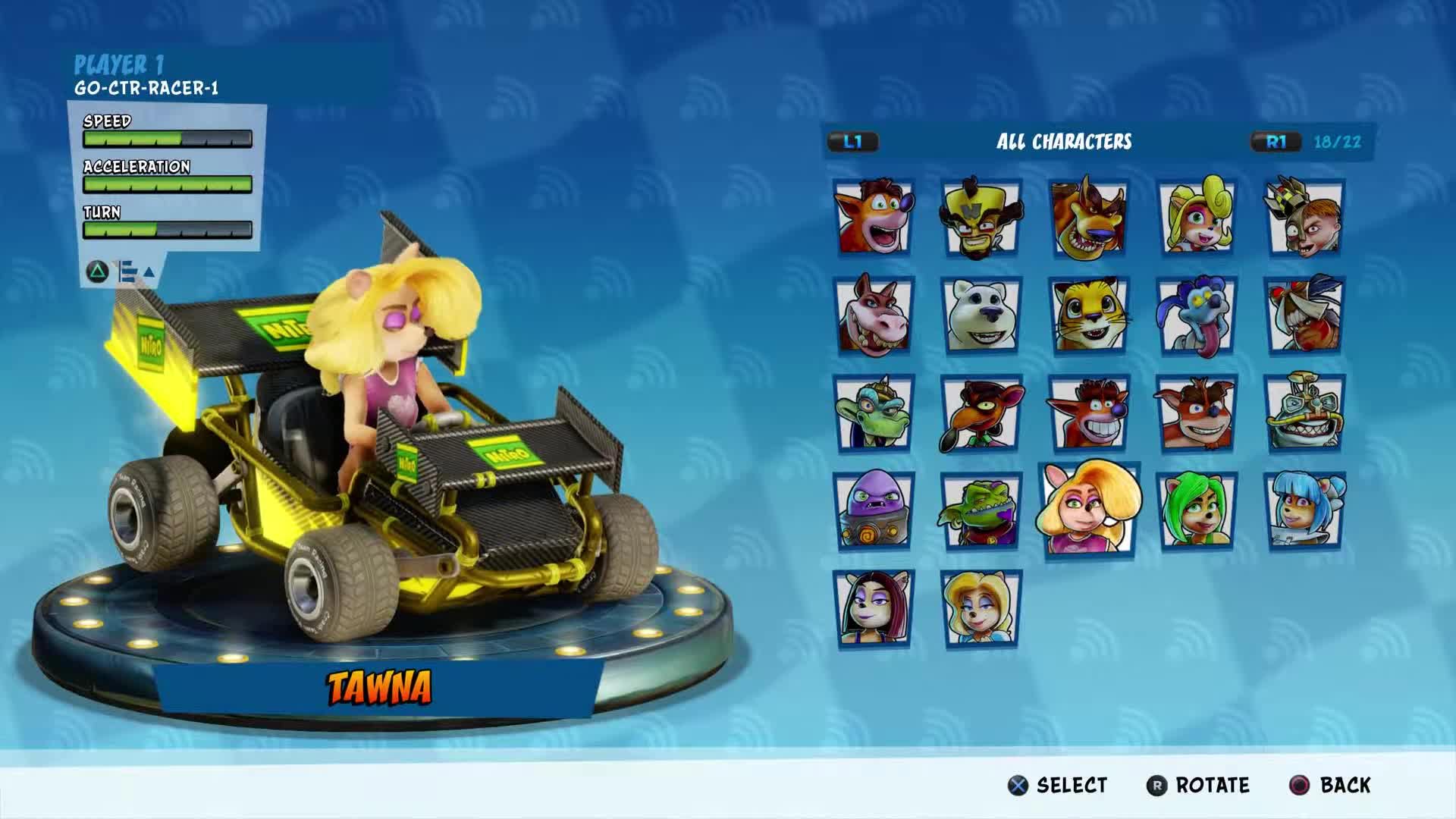Click the Speed stat bar
Screen dimensions: 1456x819
(x=167, y=138)
